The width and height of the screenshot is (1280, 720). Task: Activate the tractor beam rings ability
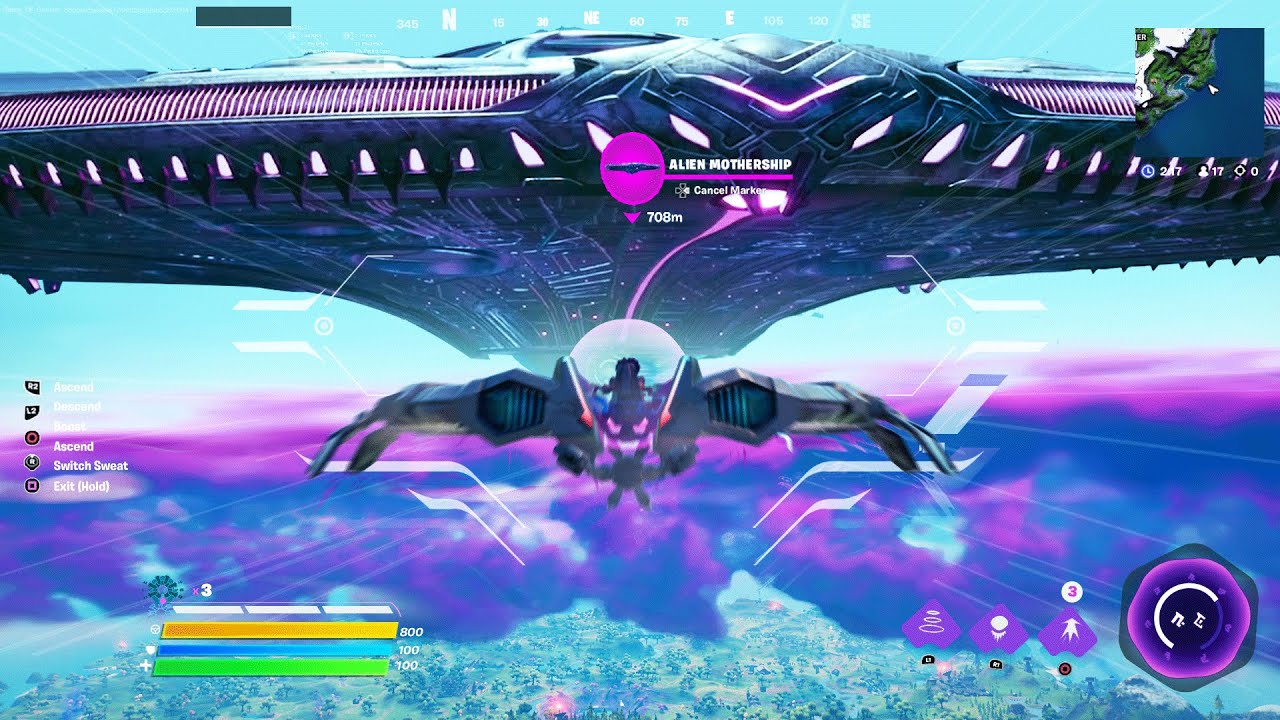[931, 628]
